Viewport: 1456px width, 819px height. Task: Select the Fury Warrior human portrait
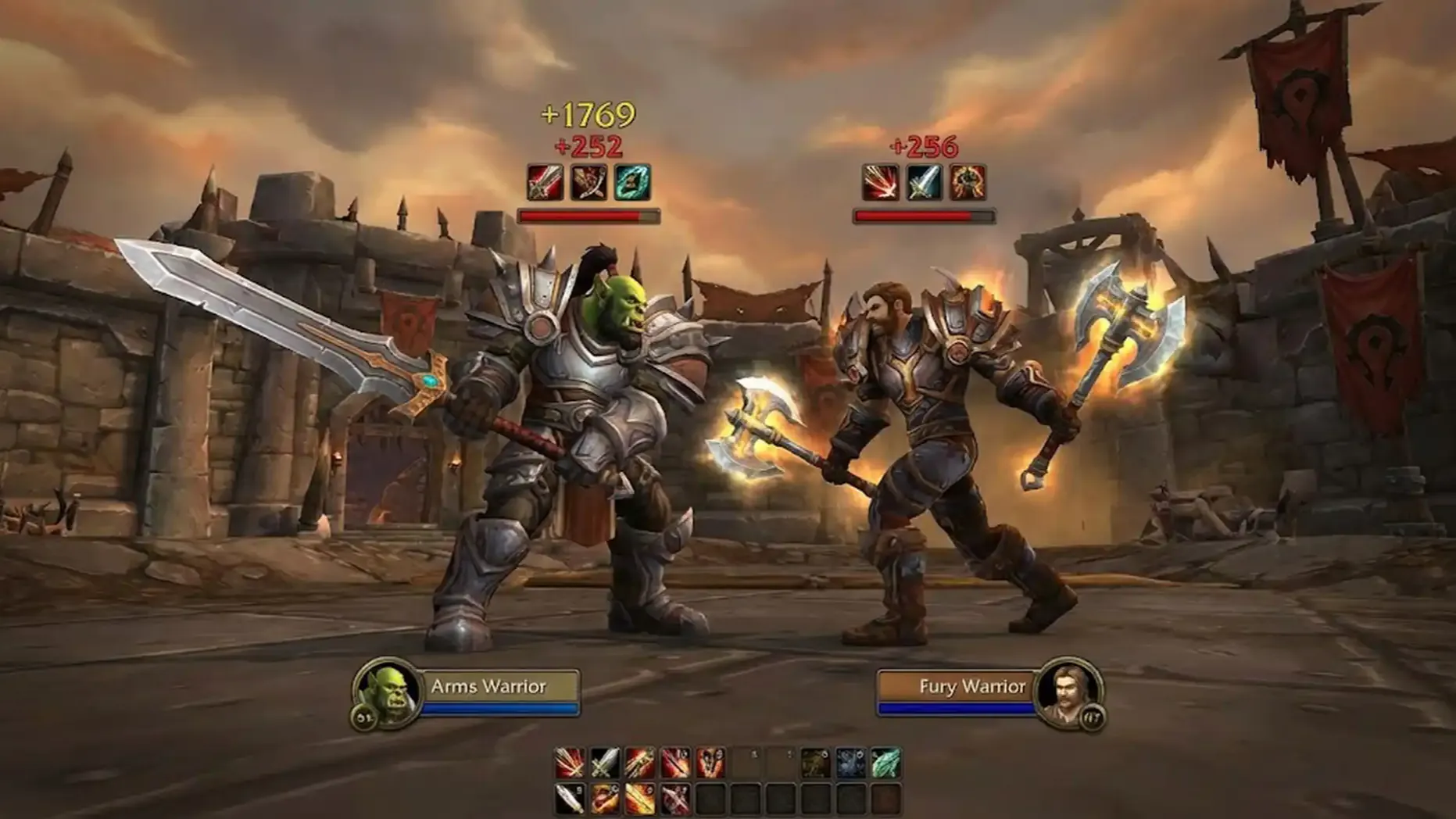pyautogui.click(x=1067, y=692)
